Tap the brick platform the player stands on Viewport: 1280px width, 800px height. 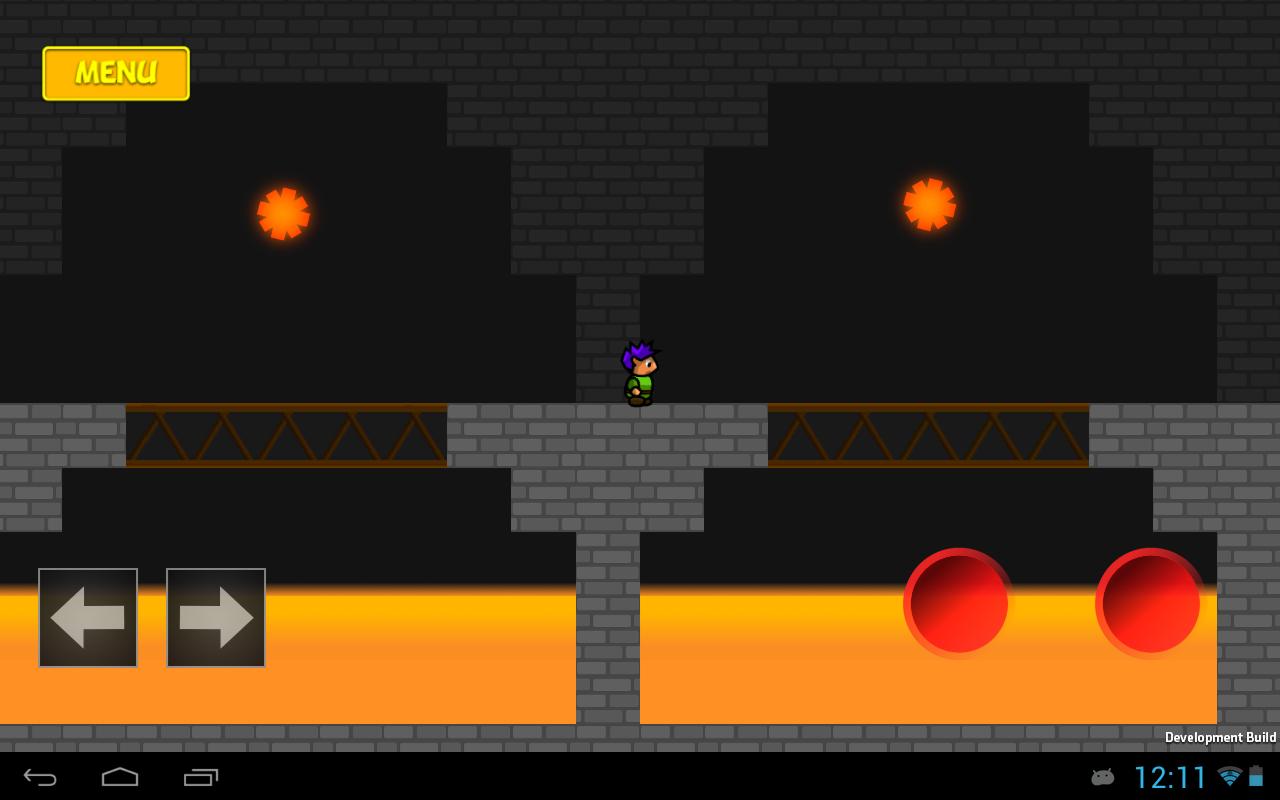pyautogui.click(x=640, y=430)
